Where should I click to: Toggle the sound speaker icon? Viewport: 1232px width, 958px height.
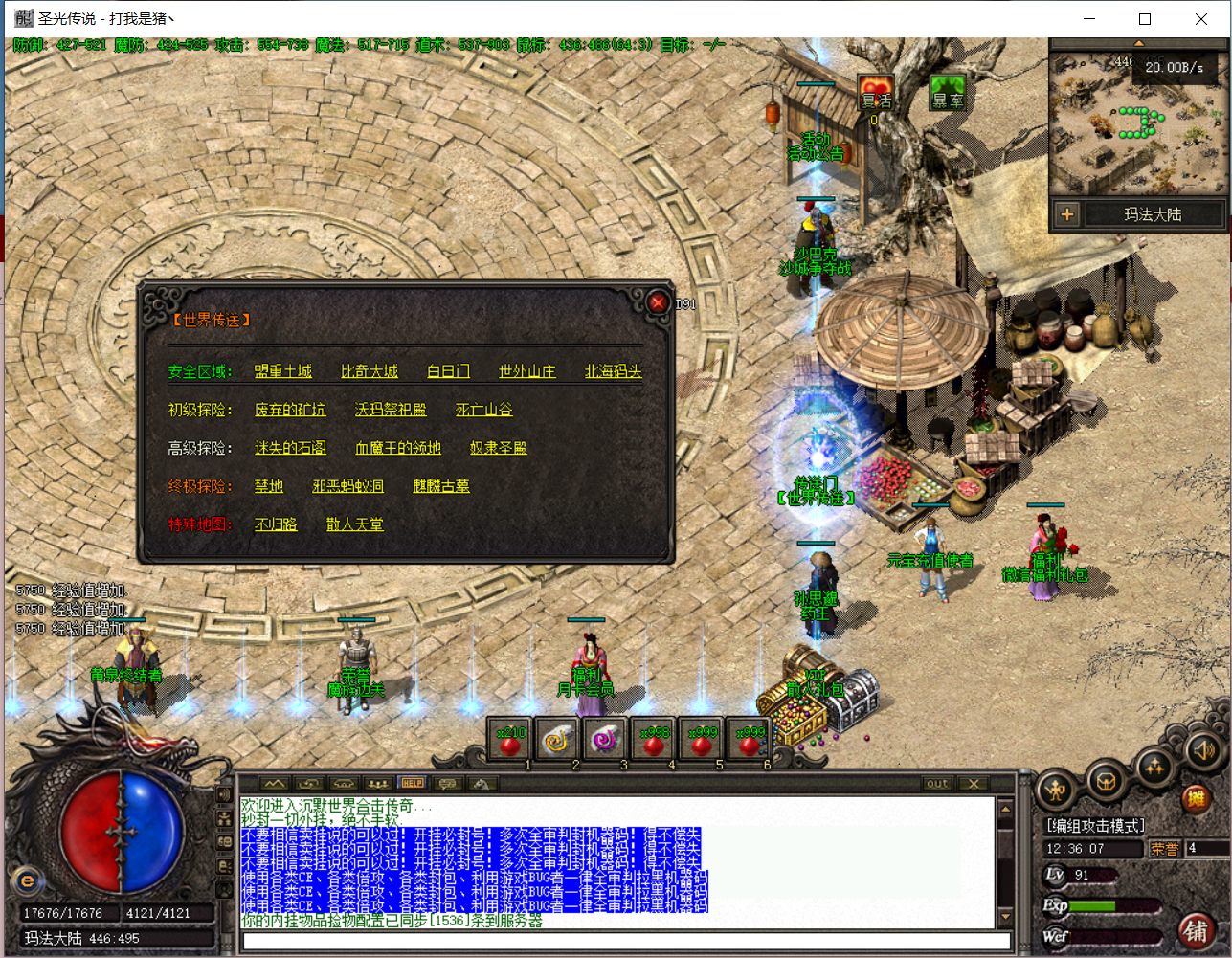(1202, 751)
